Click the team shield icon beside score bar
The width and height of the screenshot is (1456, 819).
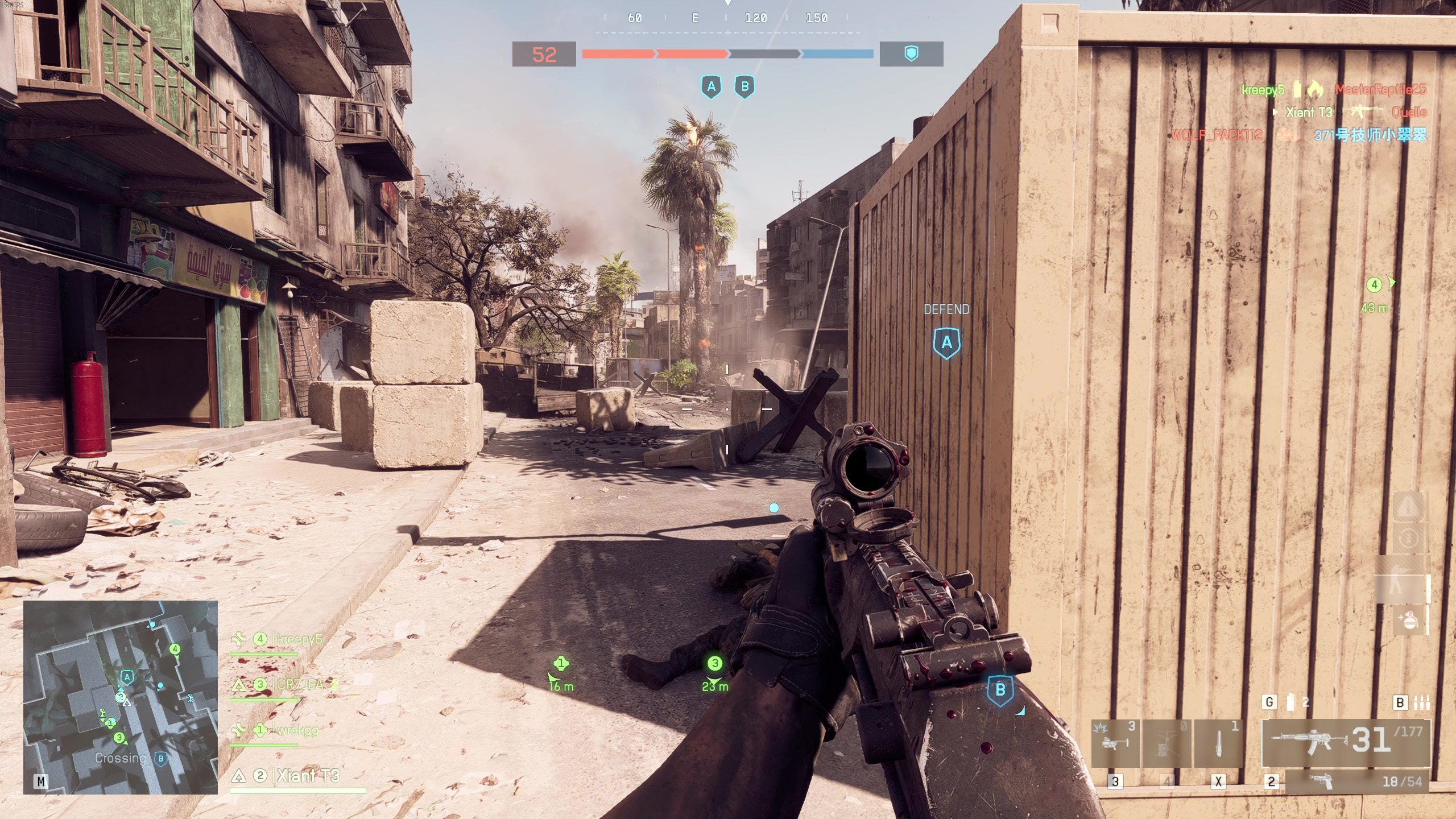click(x=911, y=54)
